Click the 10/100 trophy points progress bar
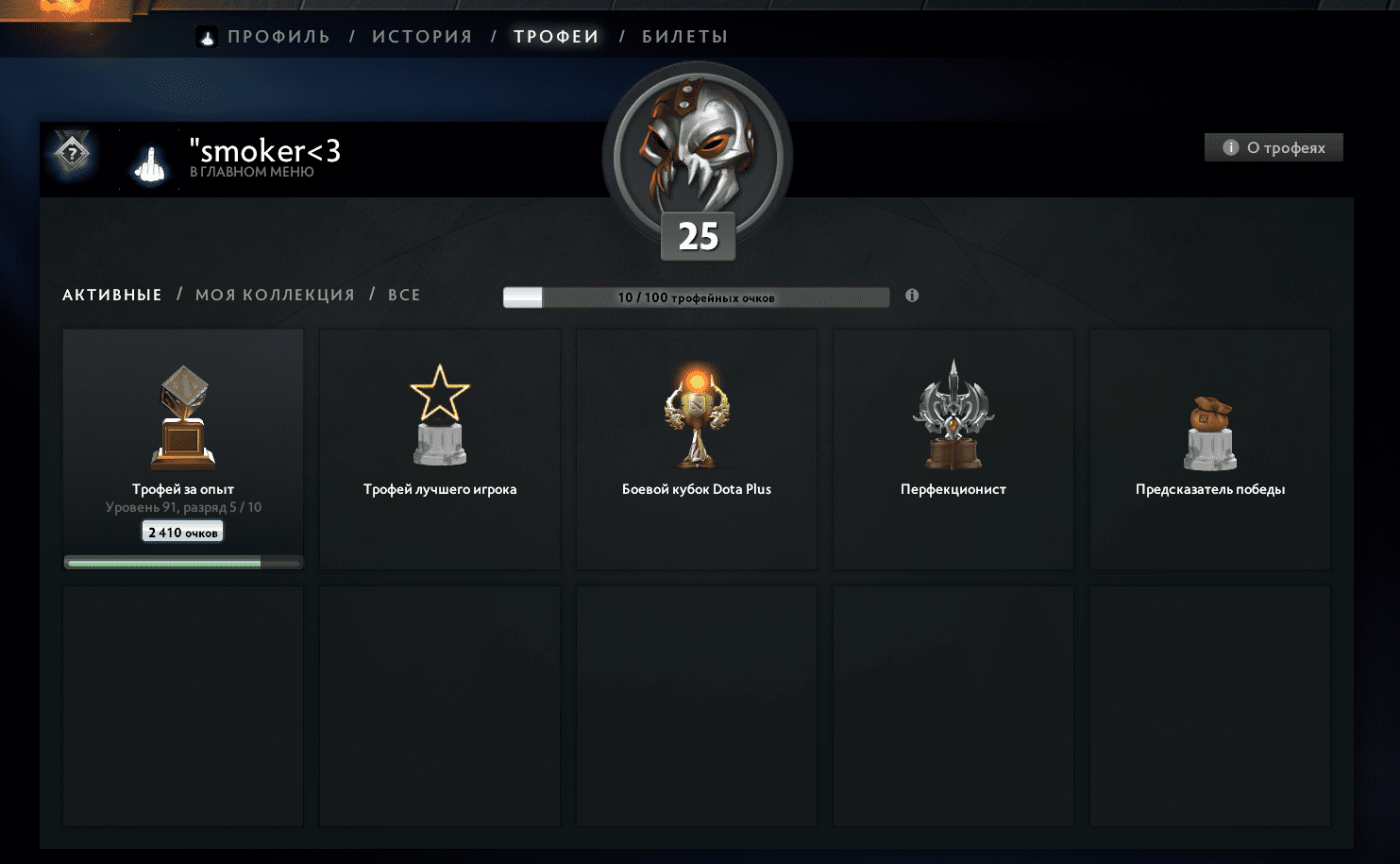 (696, 296)
